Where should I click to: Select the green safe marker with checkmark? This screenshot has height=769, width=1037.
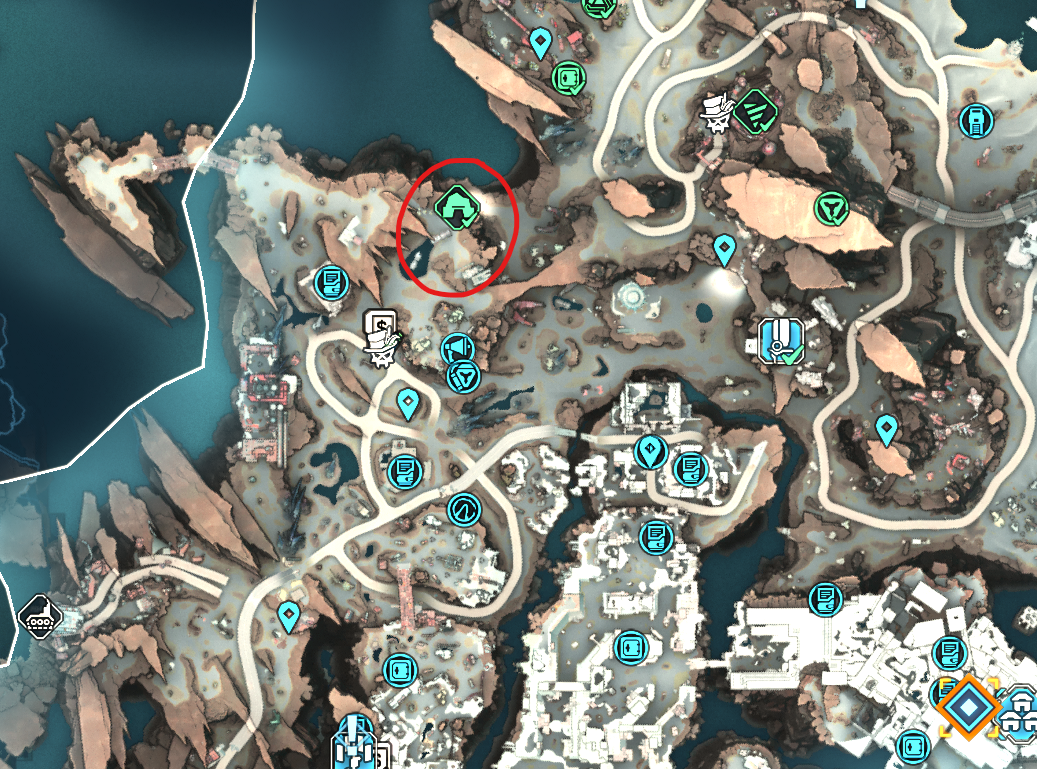[569, 77]
